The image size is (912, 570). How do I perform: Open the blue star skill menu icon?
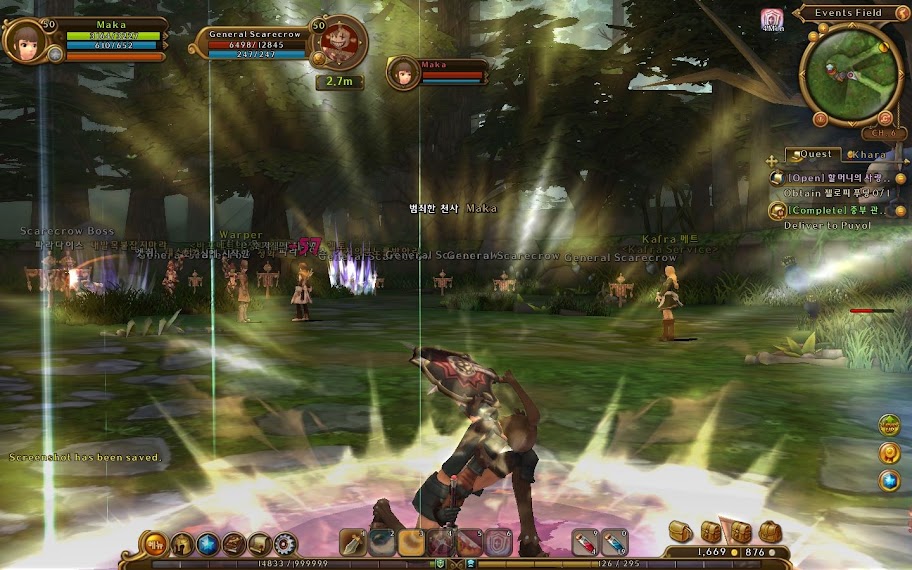coord(208,544)
